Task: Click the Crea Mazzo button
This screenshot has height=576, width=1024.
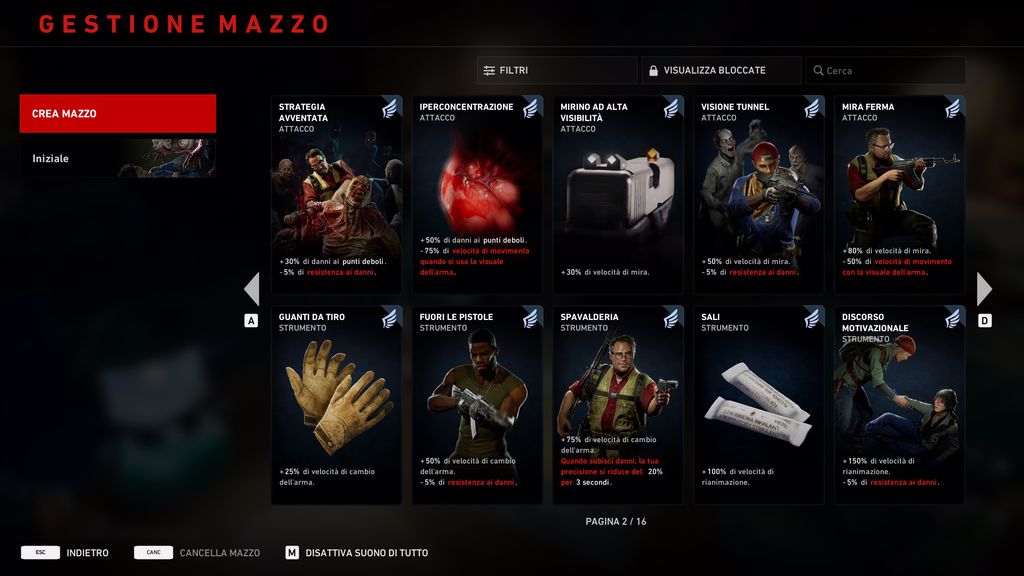Action: 118,114
